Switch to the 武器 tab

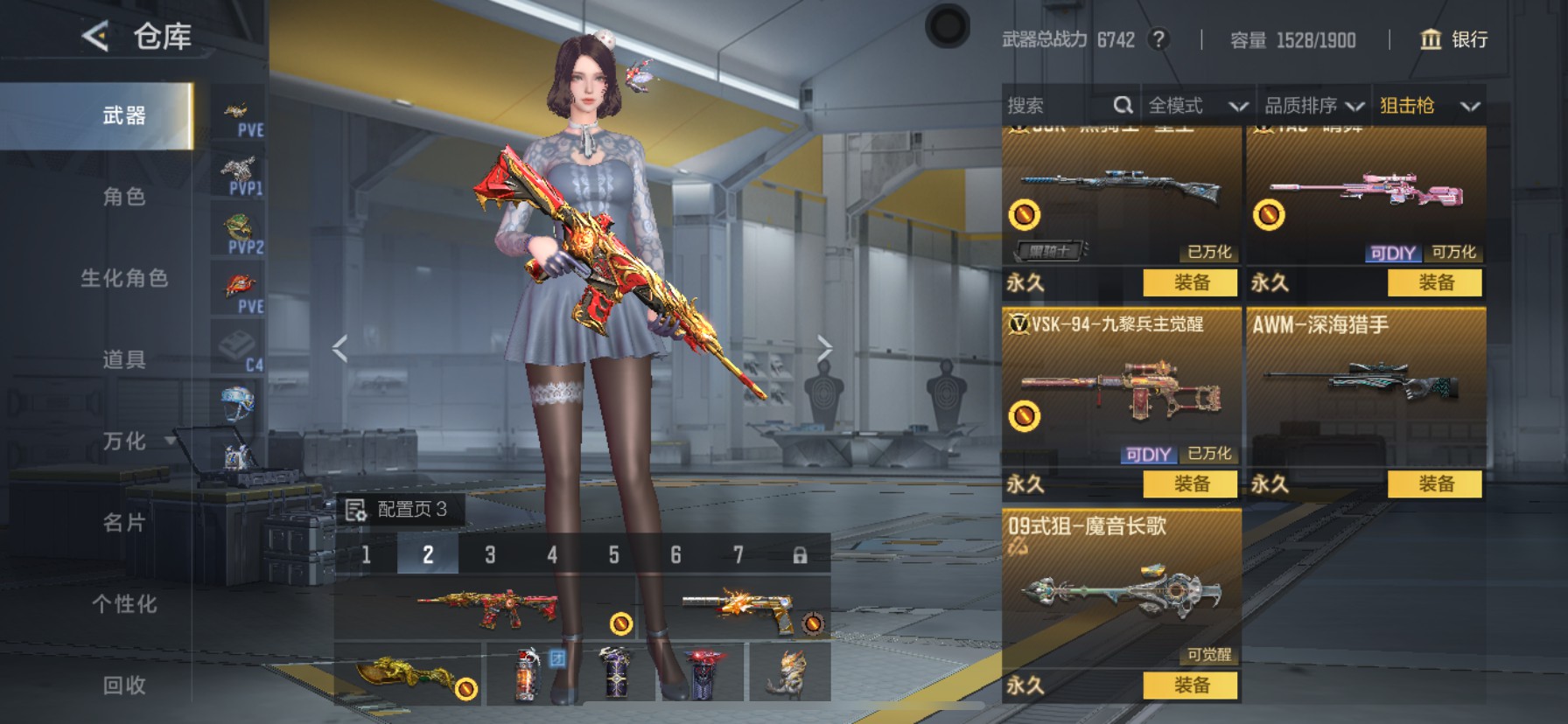pos(124,115)
